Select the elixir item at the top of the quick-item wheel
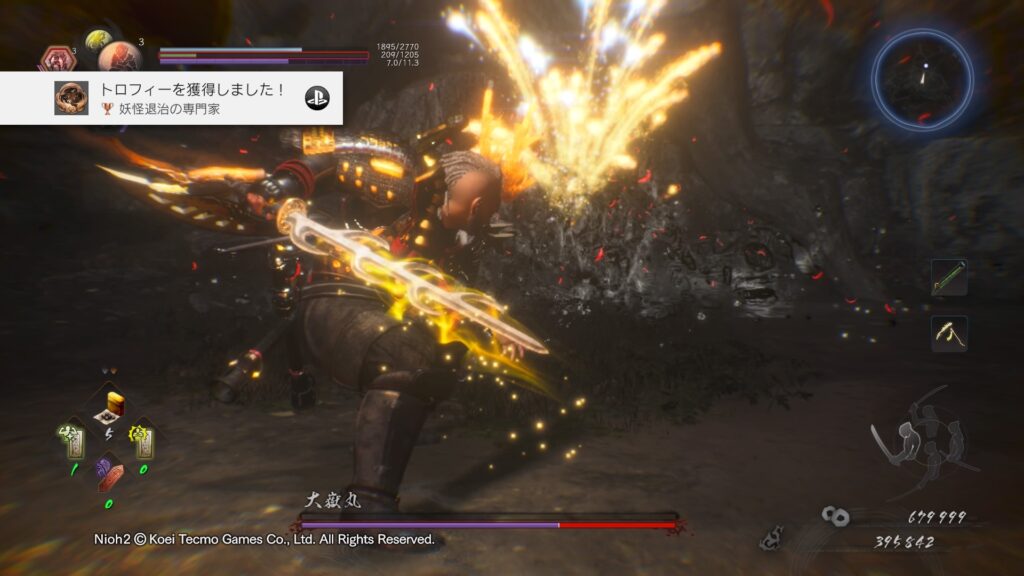The height and width of the screenshot is (576, 1024). pyautogui.click(x=109, y=407)
